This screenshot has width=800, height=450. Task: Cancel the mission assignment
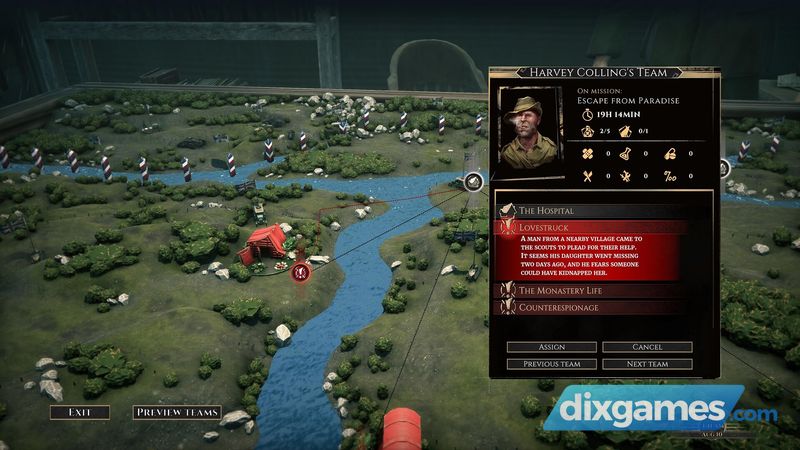coord(647,347)
